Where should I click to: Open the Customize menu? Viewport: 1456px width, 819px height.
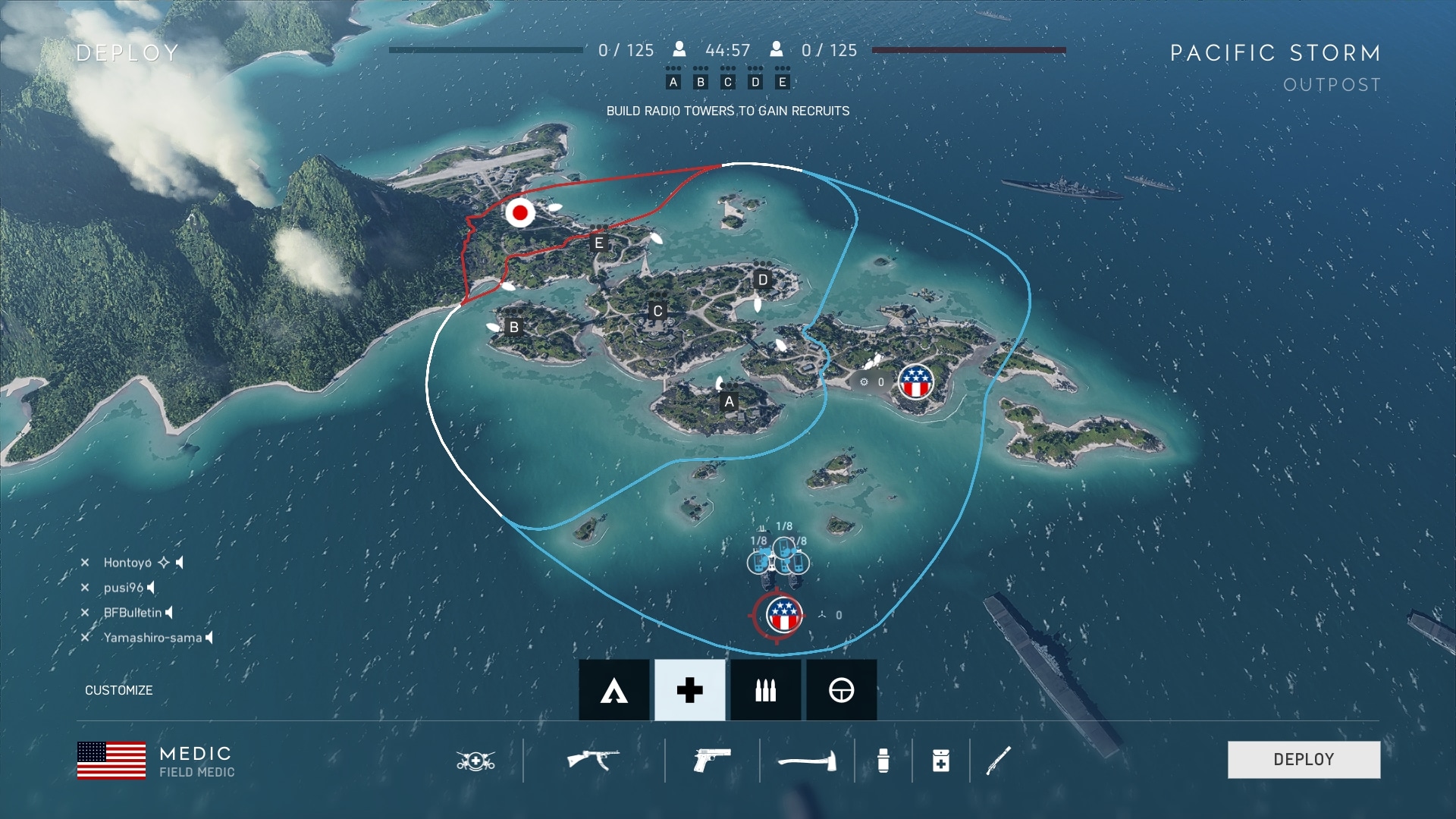pos(118,690)
